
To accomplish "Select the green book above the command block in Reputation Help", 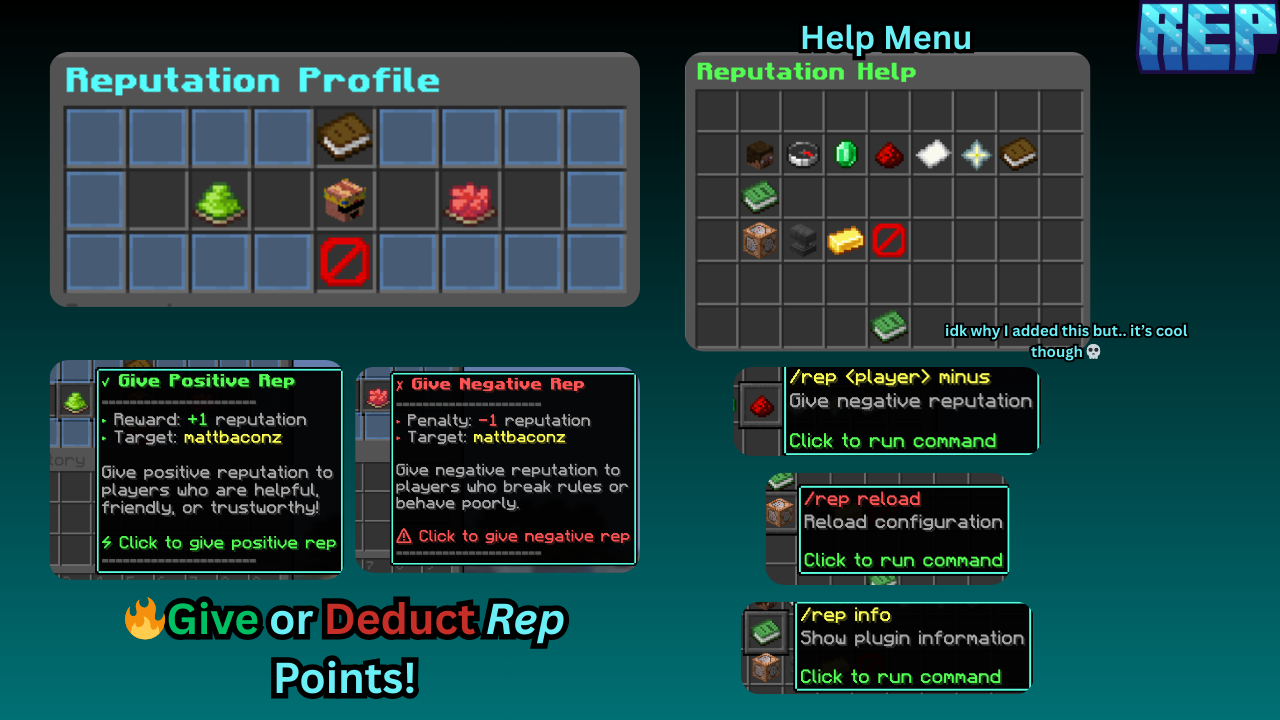I will pyautogui.click(x=760, y=197).
